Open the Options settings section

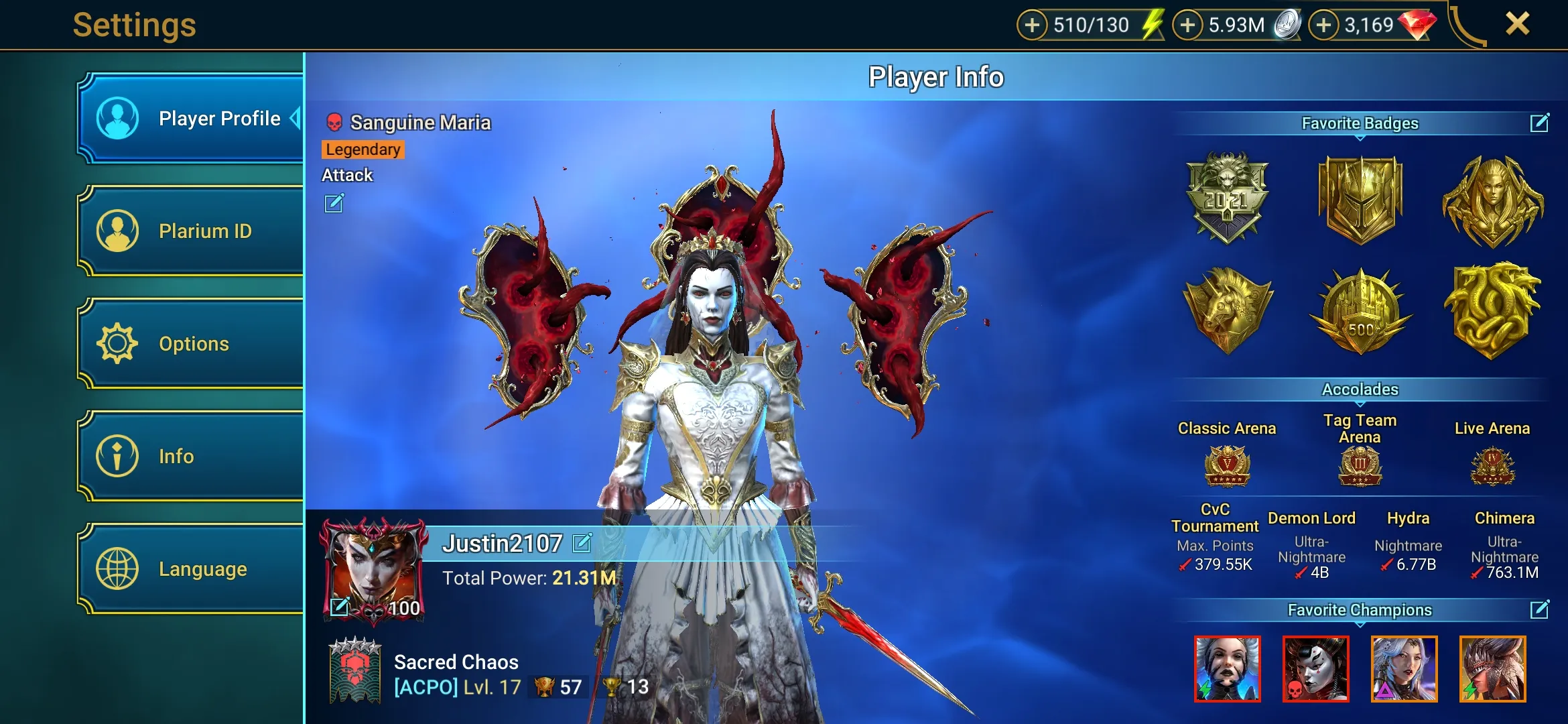pyautogui.click(x=191, y=344)
